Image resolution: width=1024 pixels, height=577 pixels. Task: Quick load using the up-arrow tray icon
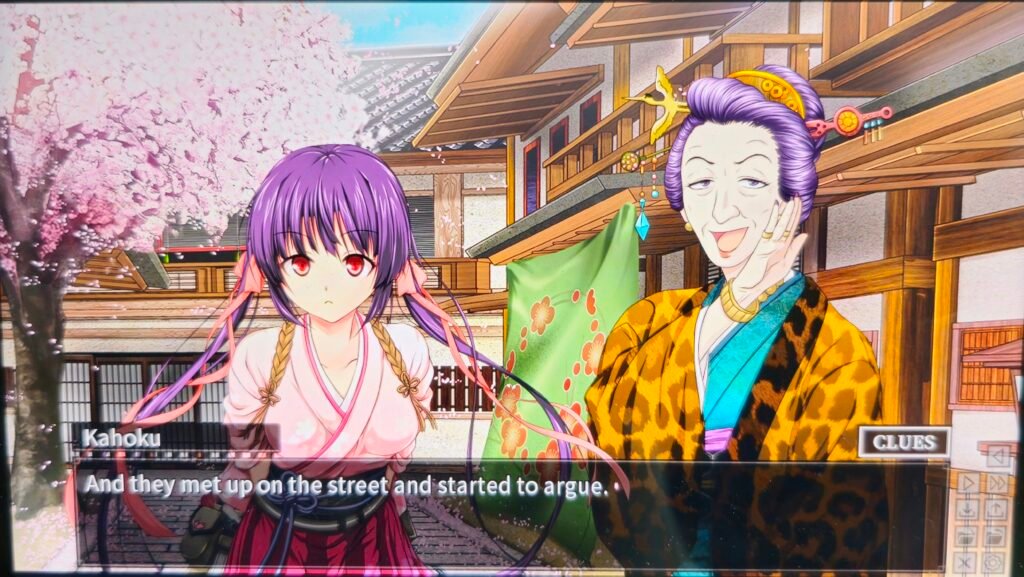point(996,509)
